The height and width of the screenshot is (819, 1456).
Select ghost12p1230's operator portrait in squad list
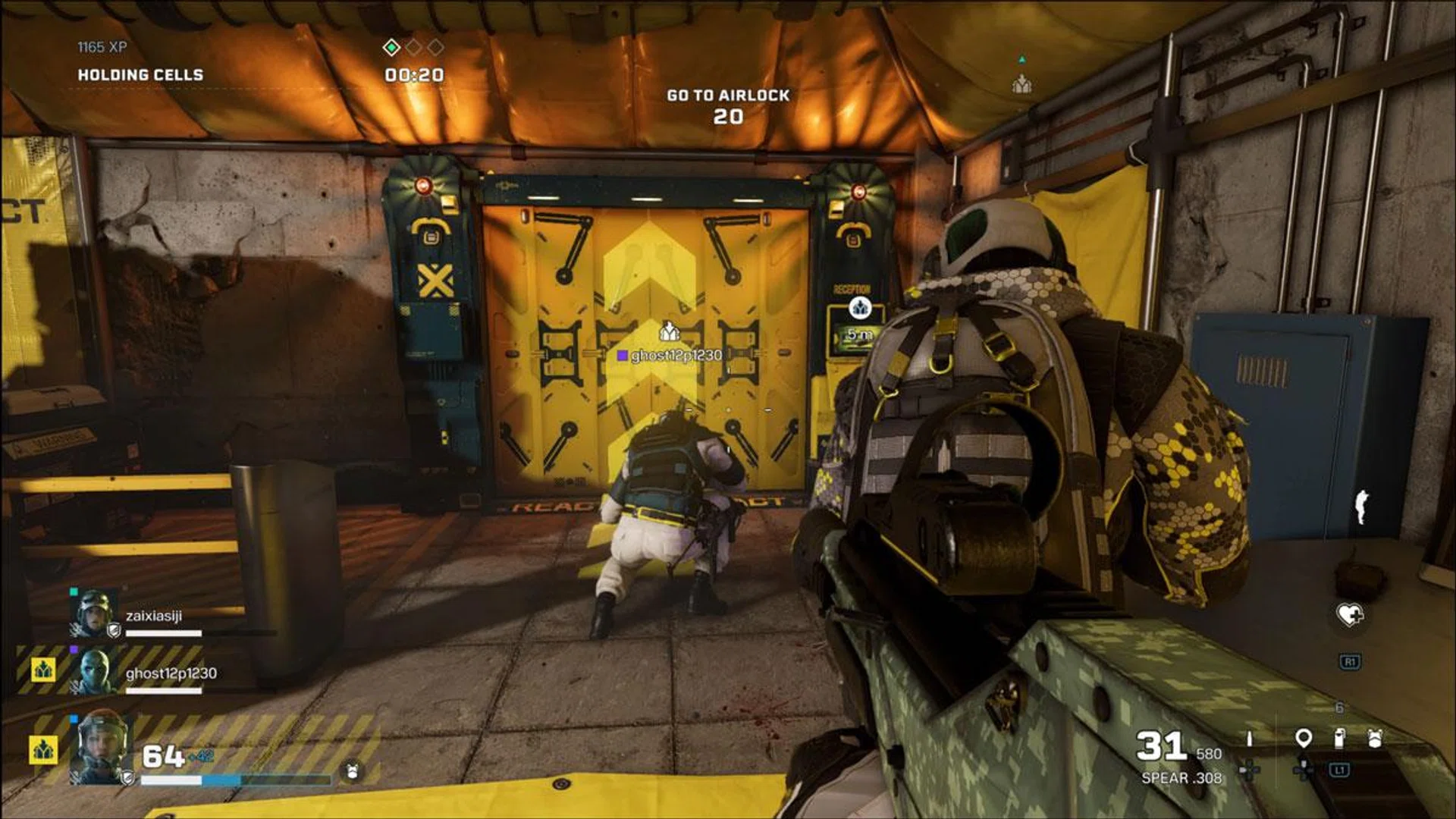click(x=95, y=671)
